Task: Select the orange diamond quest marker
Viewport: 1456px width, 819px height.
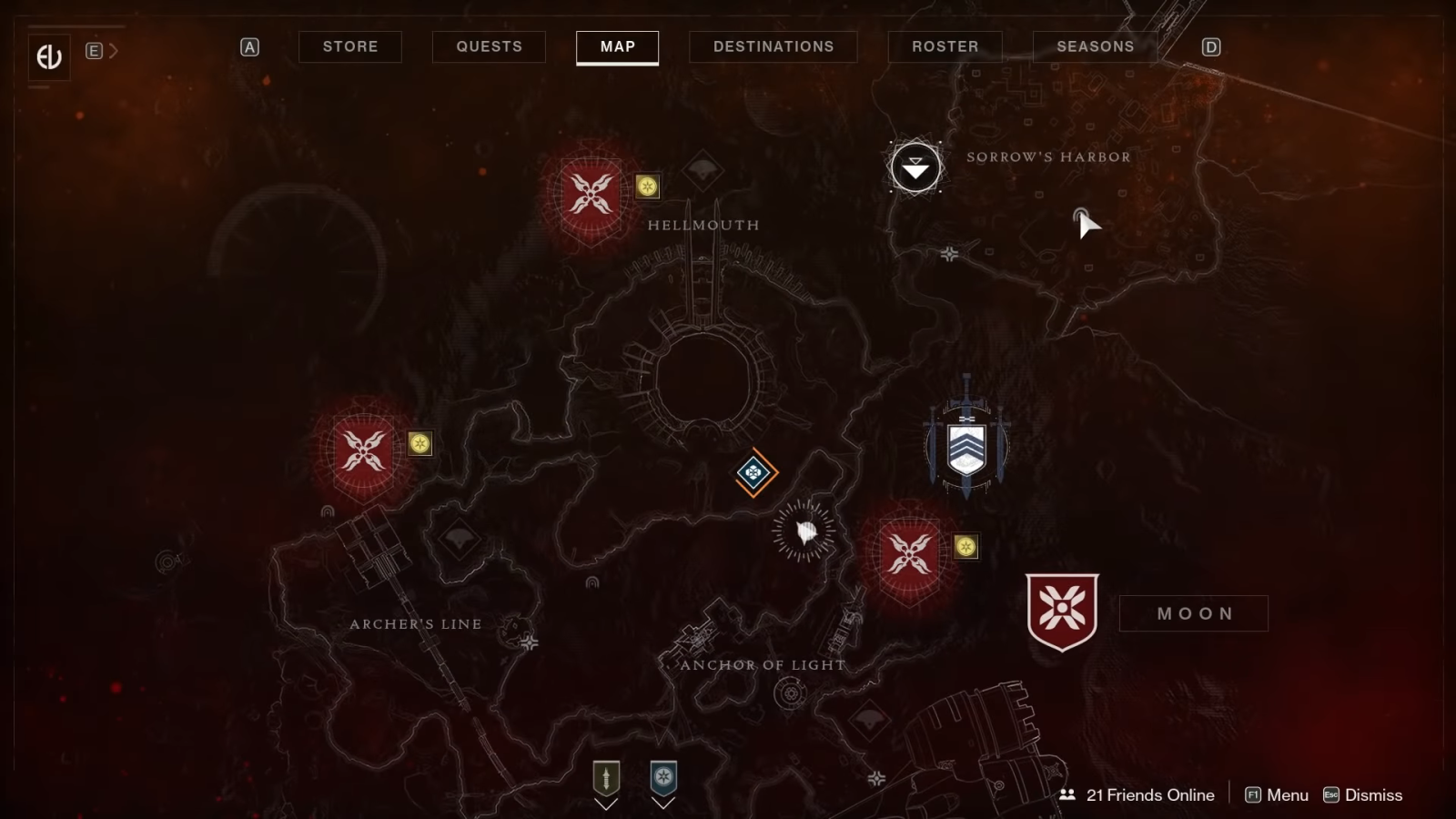Action: 753,472
